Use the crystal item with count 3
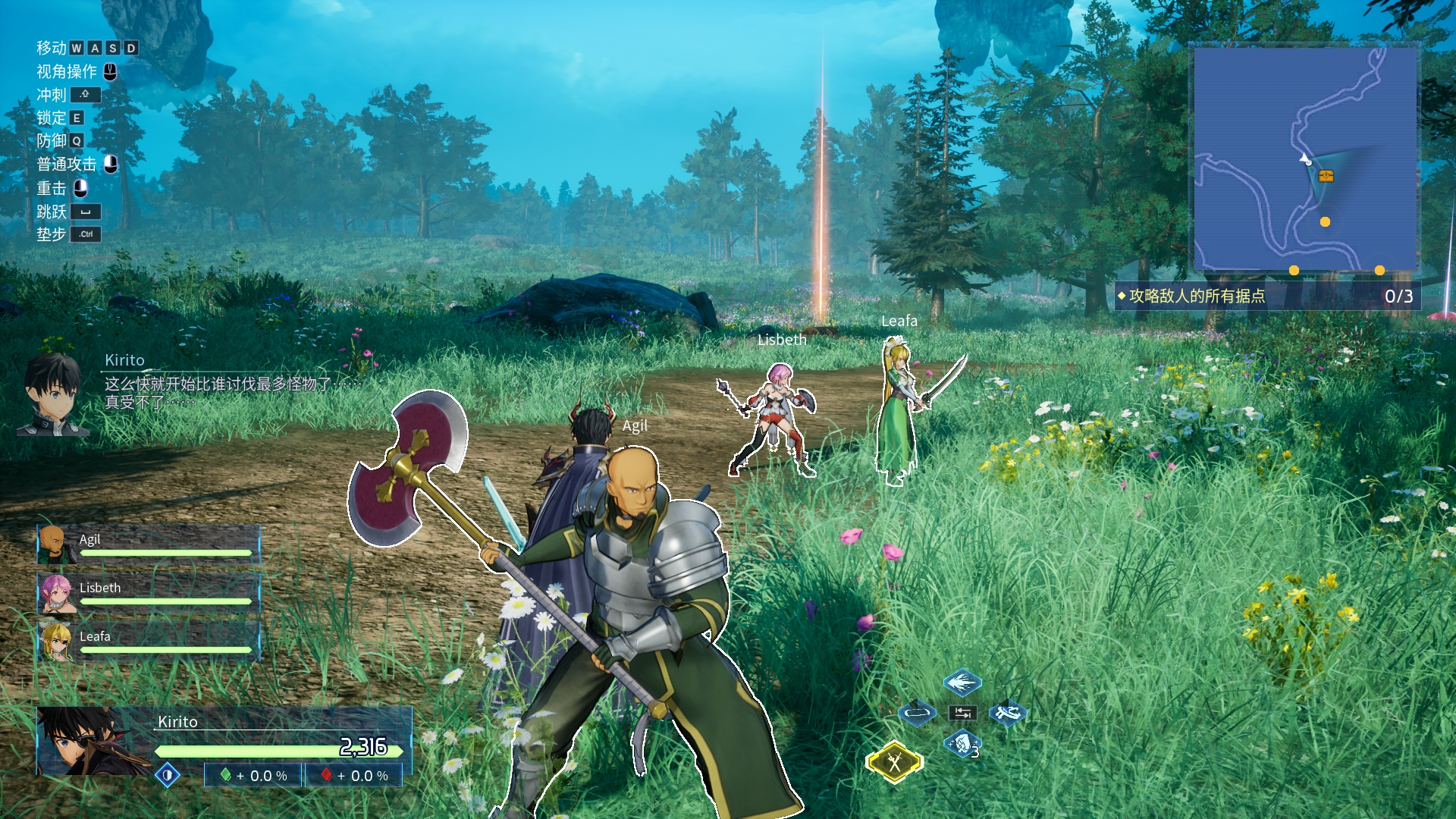 962,744
